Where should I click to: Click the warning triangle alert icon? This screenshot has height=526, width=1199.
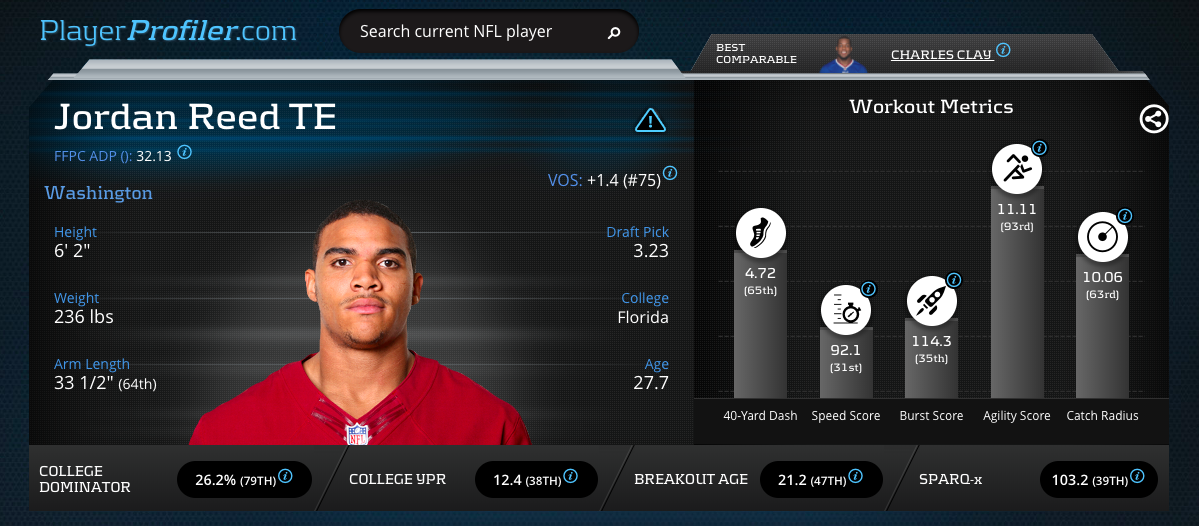click(650, 121)
